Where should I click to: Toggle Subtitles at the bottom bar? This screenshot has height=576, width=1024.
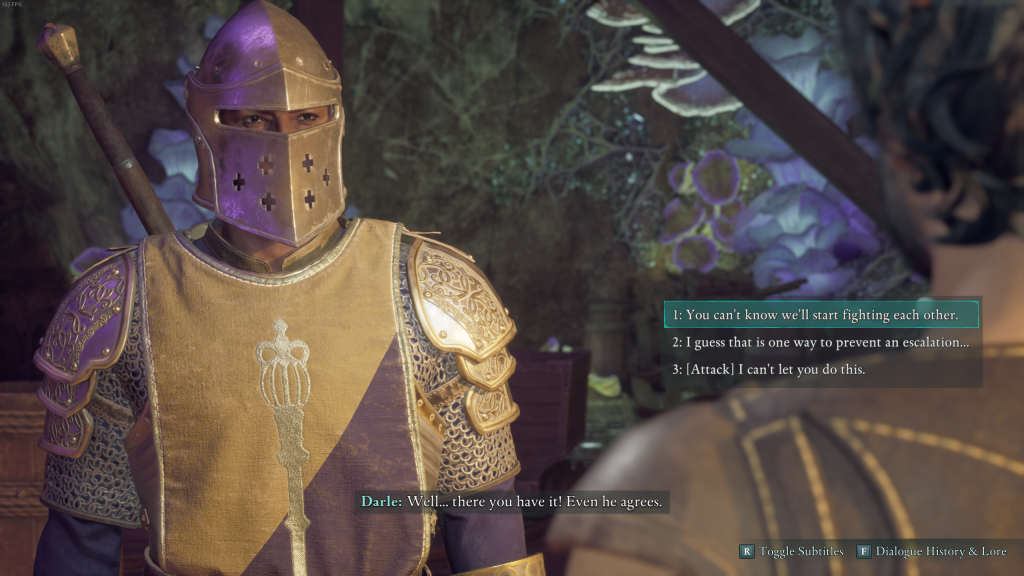click(x=791, y=551)
